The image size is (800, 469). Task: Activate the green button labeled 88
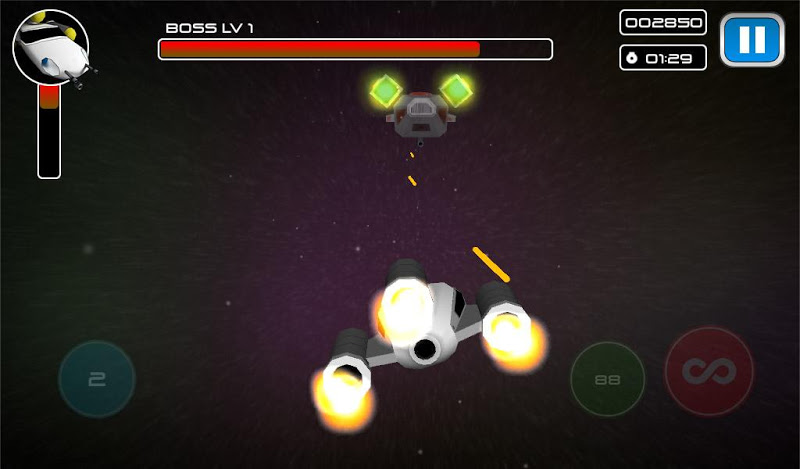607,380
